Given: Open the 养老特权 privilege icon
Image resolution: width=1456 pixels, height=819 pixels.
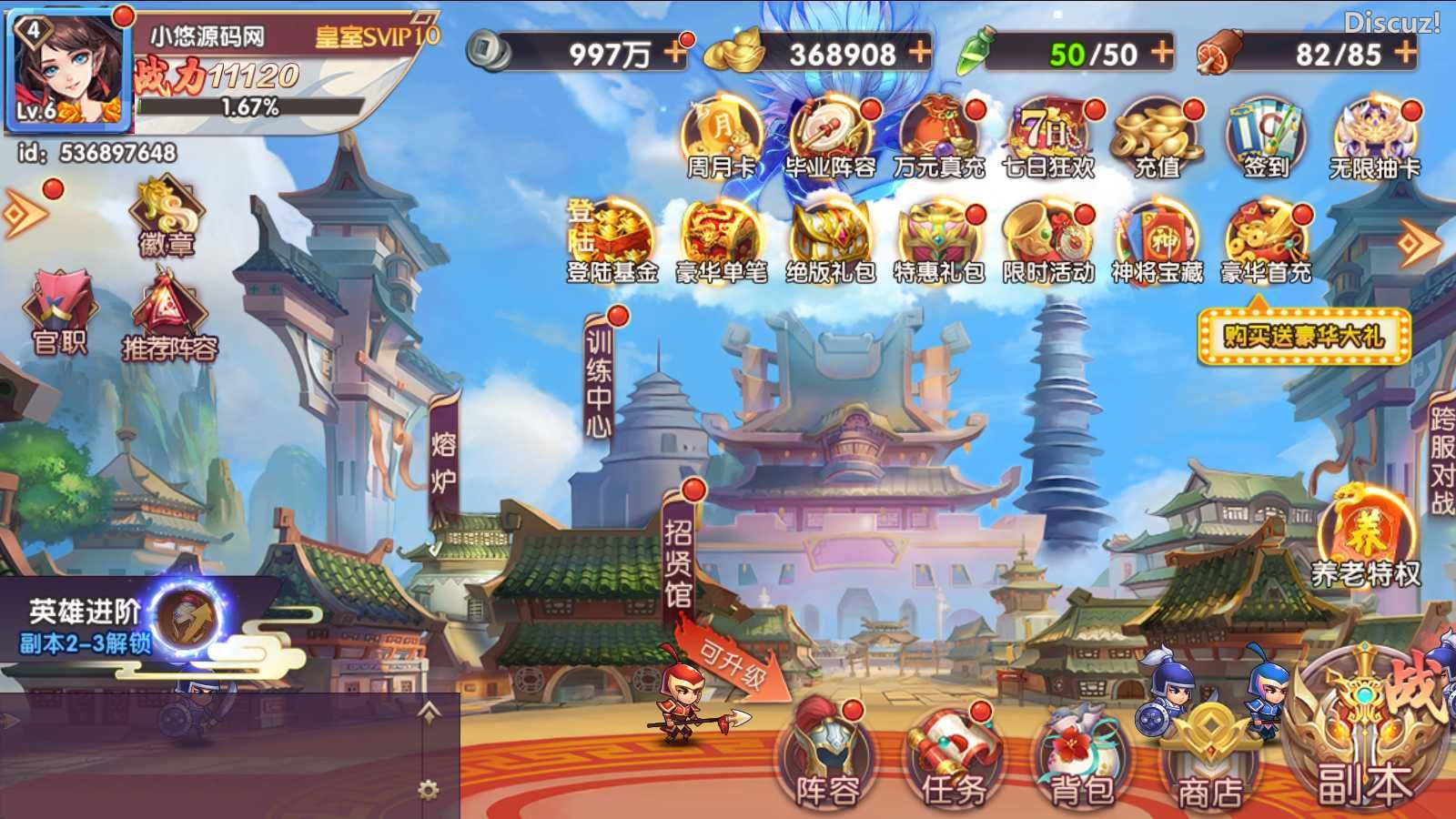Looking at the screenshot, I should (1365, 537).
